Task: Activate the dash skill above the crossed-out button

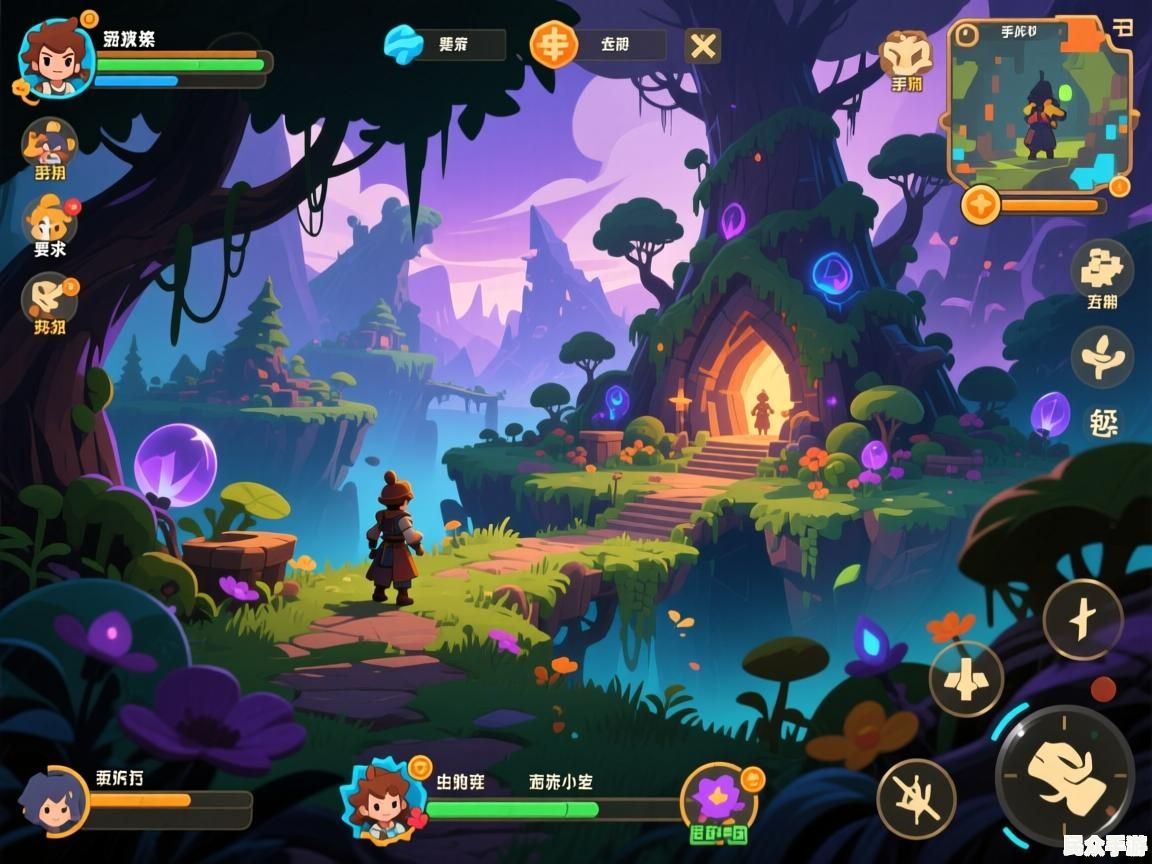Action: pyautogui.click(x=966, y=679)
